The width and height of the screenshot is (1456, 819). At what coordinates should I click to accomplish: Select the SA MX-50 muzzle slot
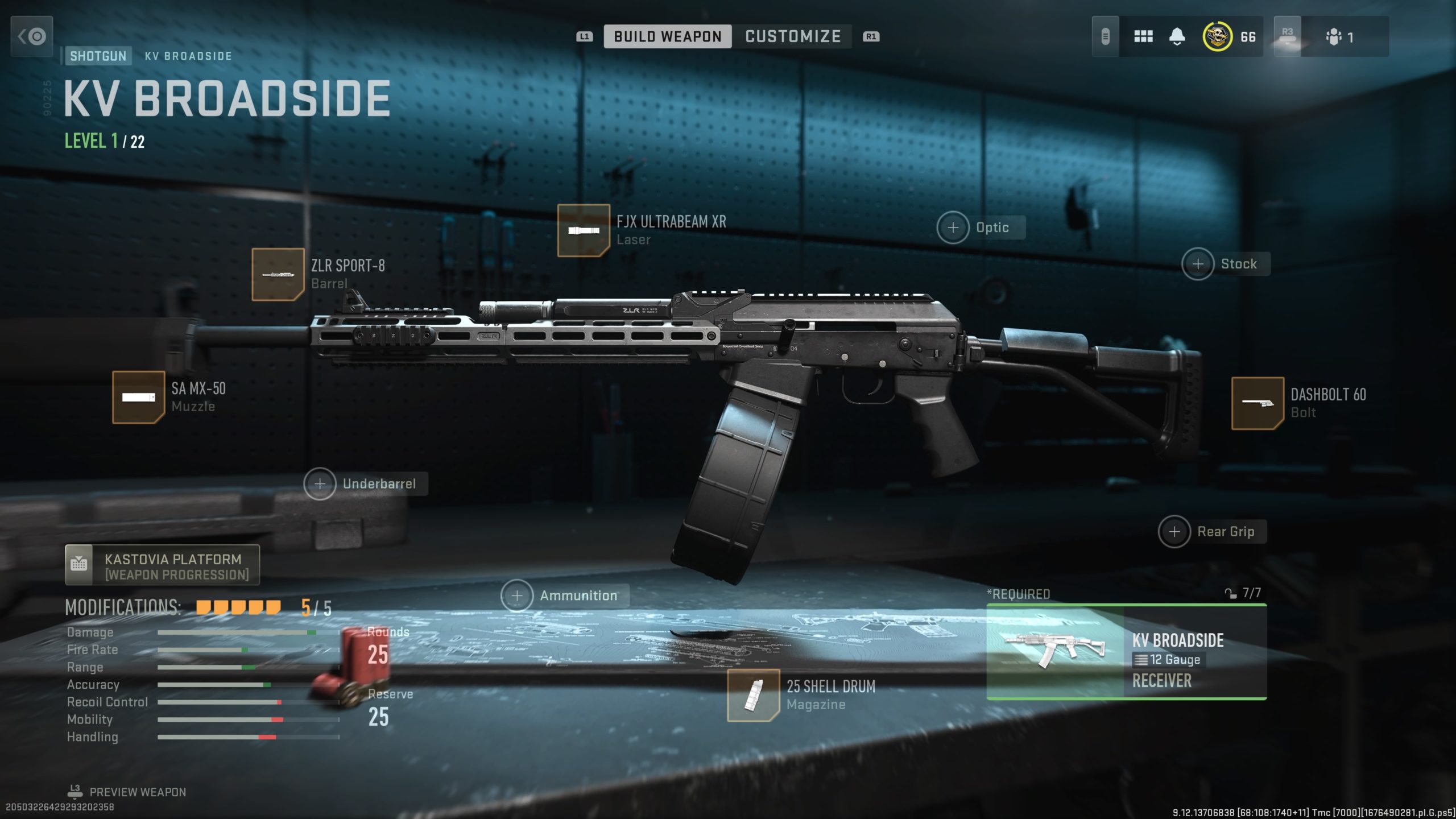[x=138, y=397]
